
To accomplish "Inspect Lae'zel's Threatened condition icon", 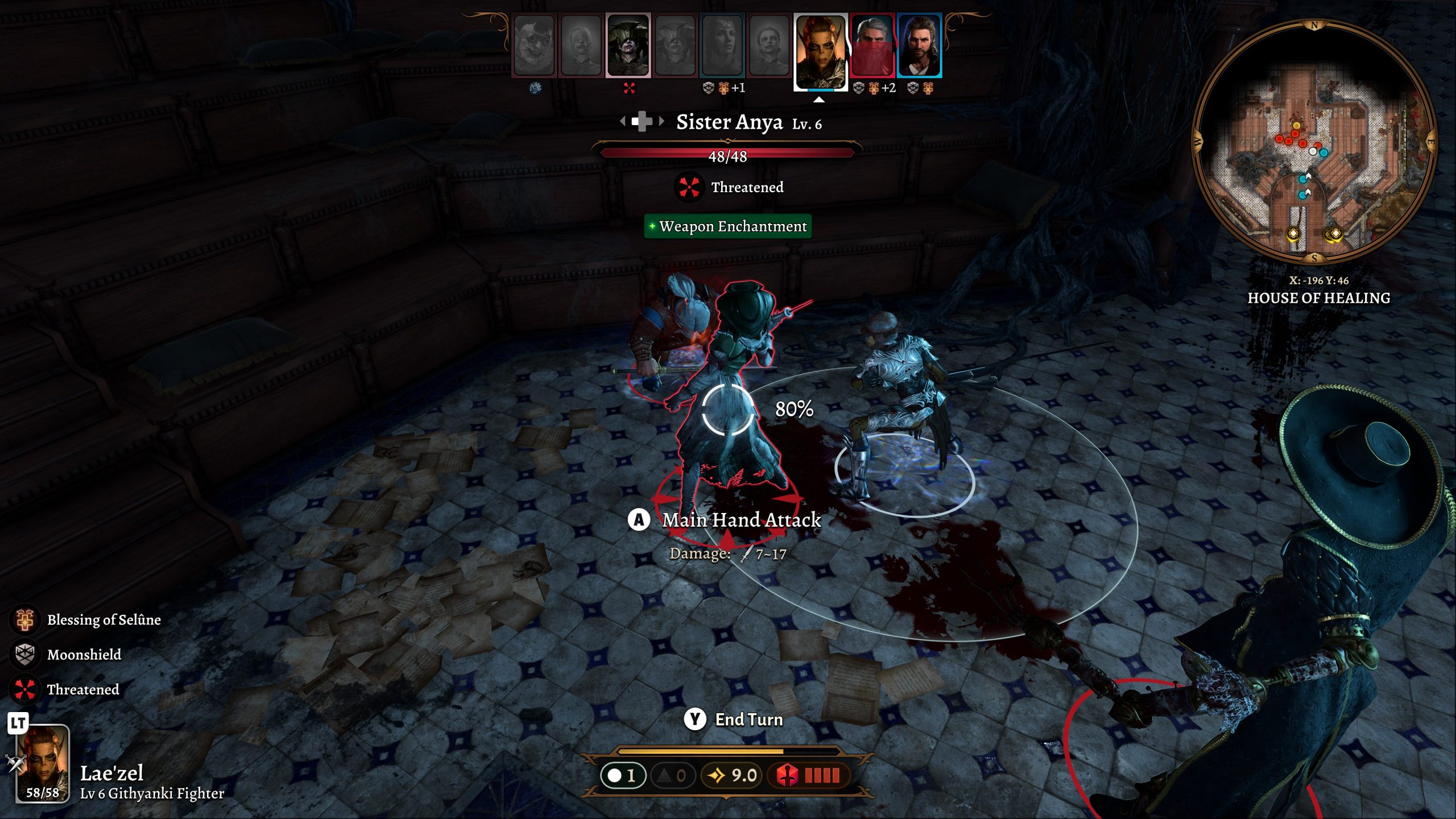I will [24, 689].
